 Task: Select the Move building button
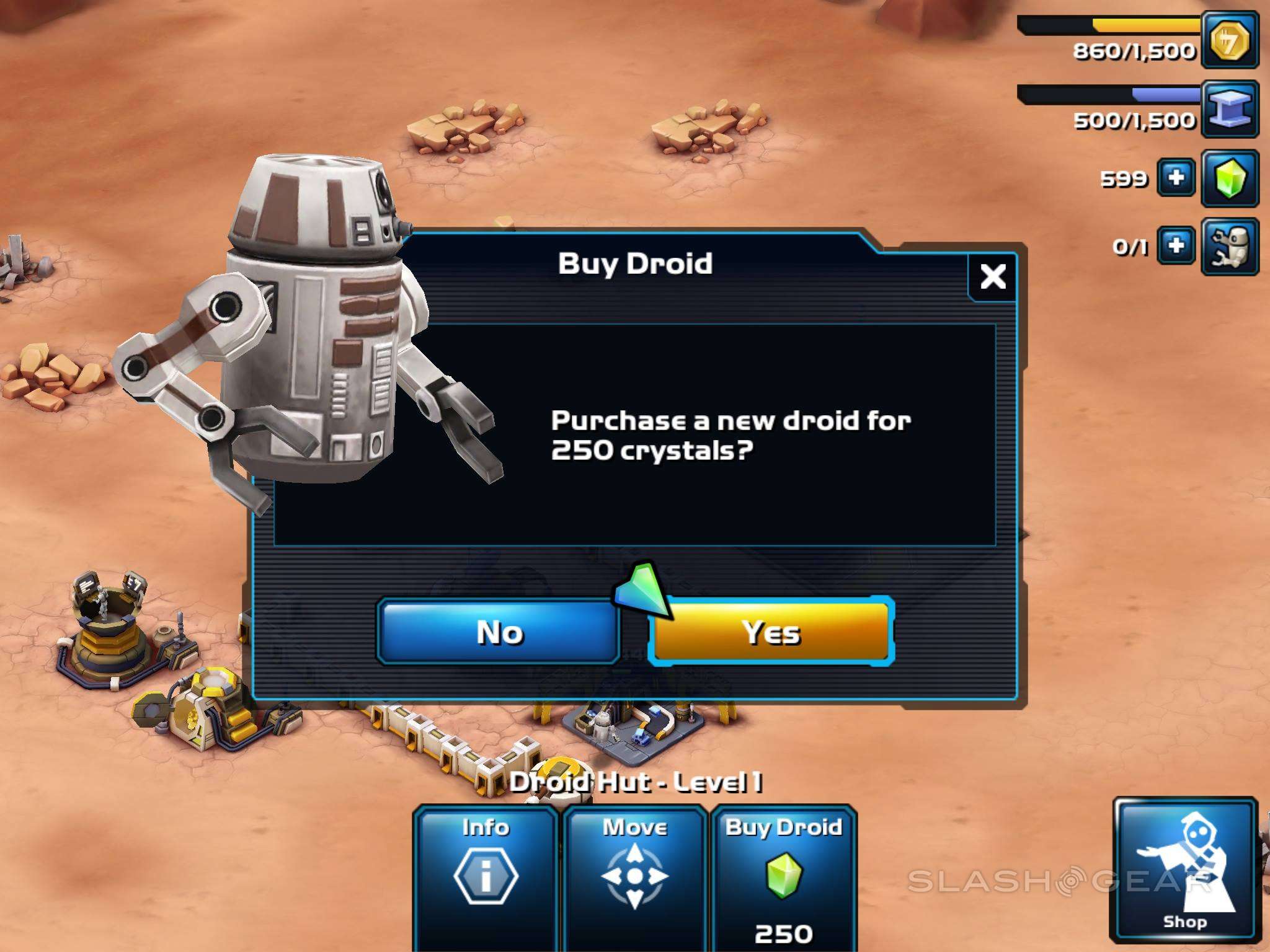pos(635,875)
